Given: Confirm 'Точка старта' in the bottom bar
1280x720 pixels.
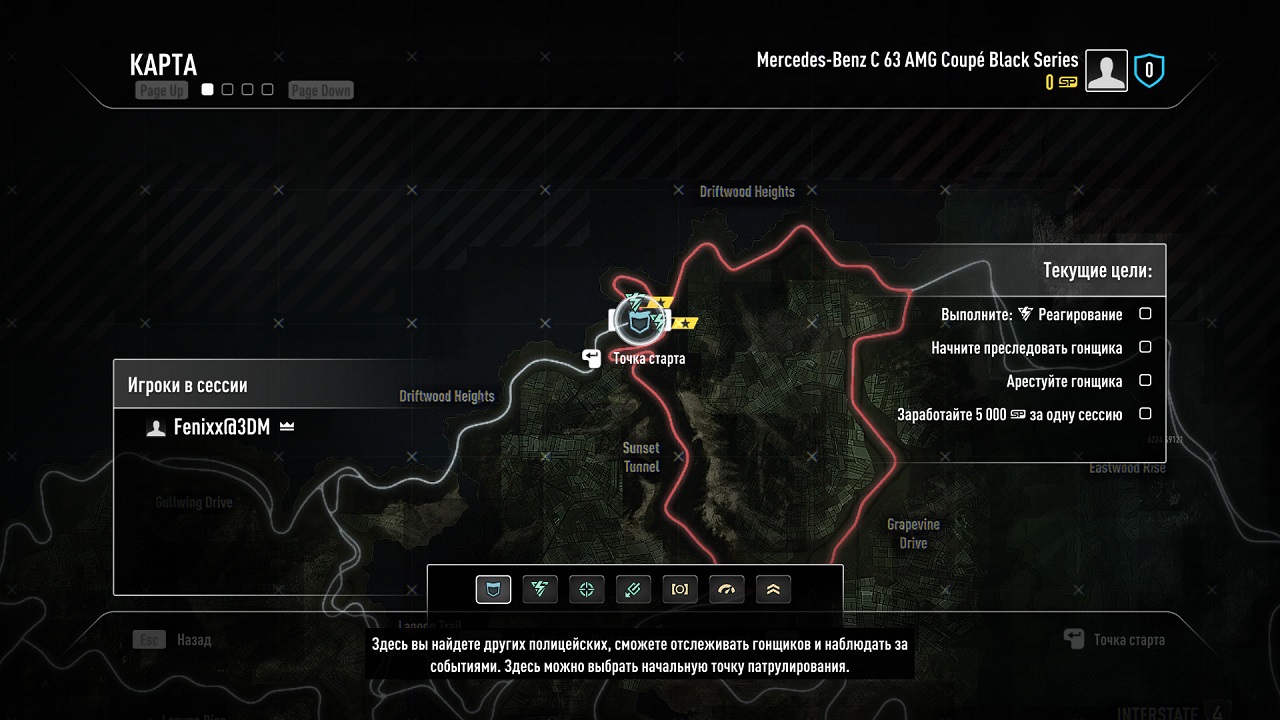Looking at the screenshot, I should [x=1116, y=640].
